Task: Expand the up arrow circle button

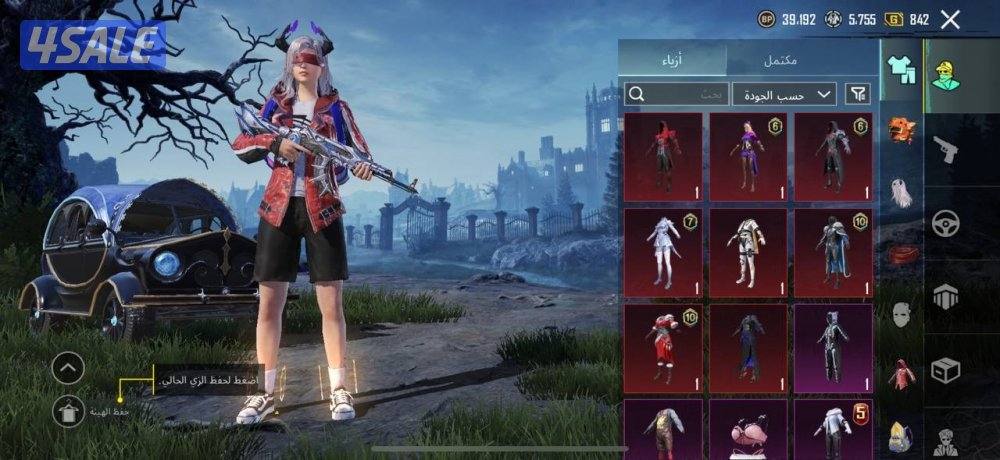Action: tap(68, 369)
